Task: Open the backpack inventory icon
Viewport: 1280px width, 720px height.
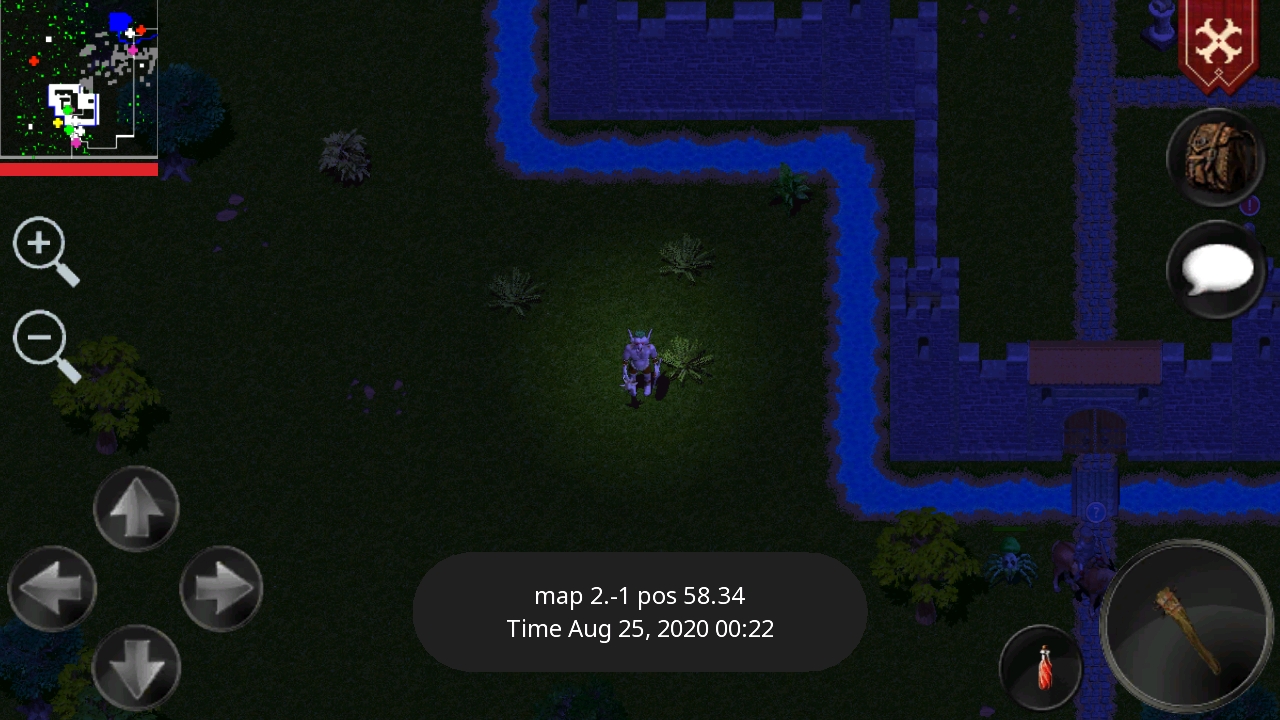Action: pyautogui.click(x=1215, y=158)
